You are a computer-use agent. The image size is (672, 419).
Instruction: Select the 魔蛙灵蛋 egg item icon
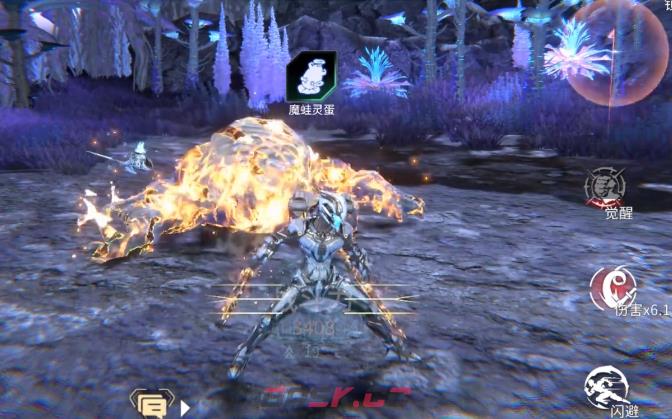point(310,77)
